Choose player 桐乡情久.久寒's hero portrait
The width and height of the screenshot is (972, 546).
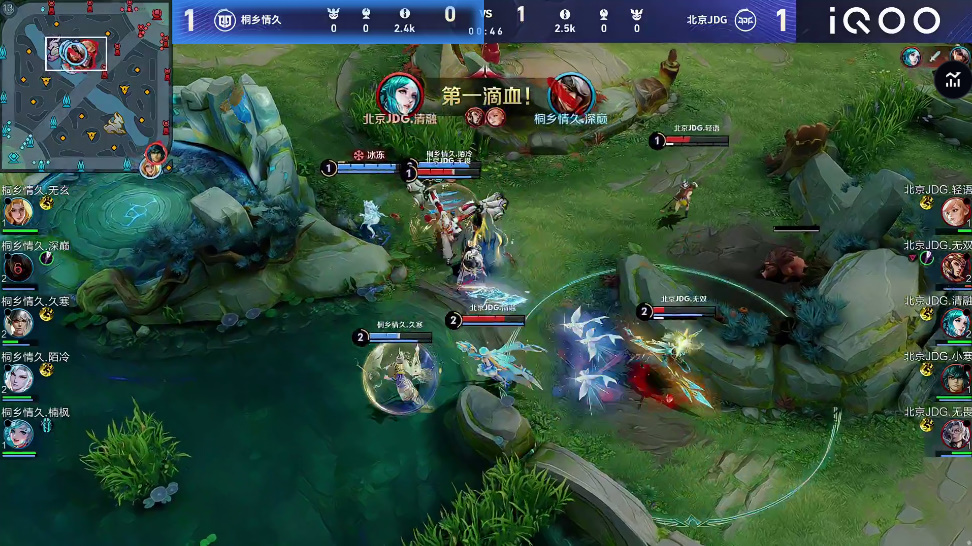click(x=17, y=322)
